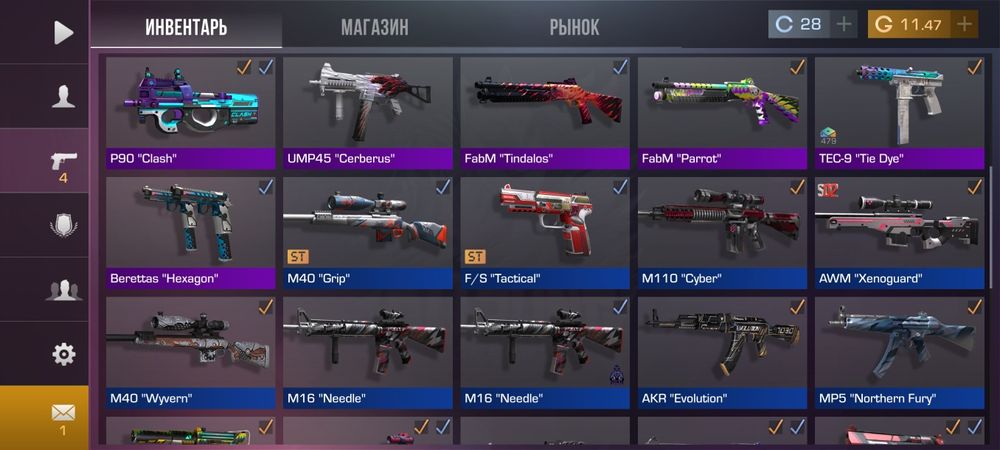Open the pistol inventory sidebar icon

point(63,164)
